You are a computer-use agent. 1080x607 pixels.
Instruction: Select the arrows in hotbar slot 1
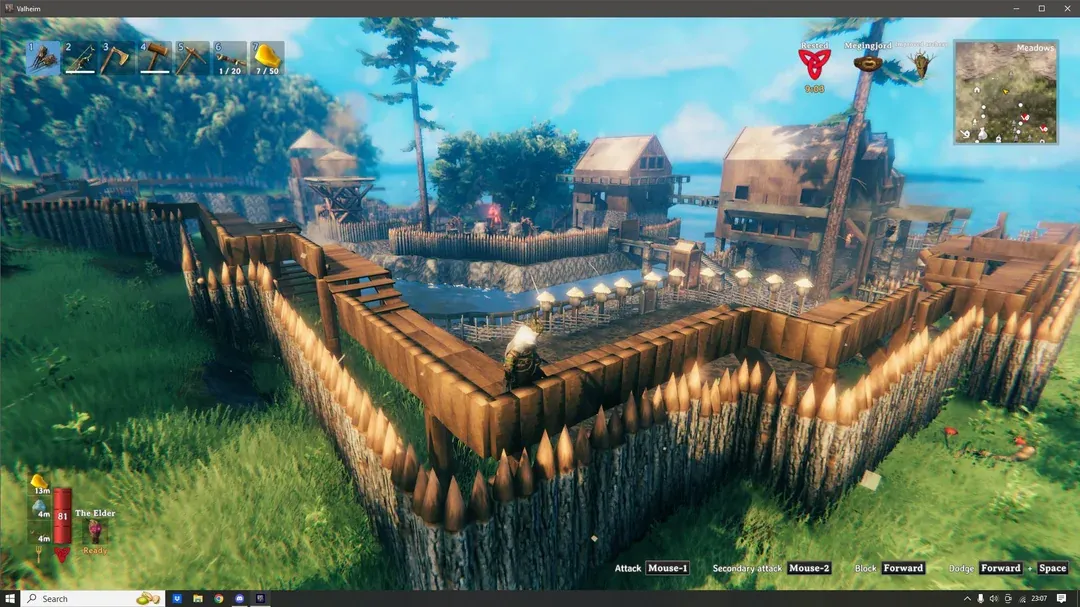42,58
